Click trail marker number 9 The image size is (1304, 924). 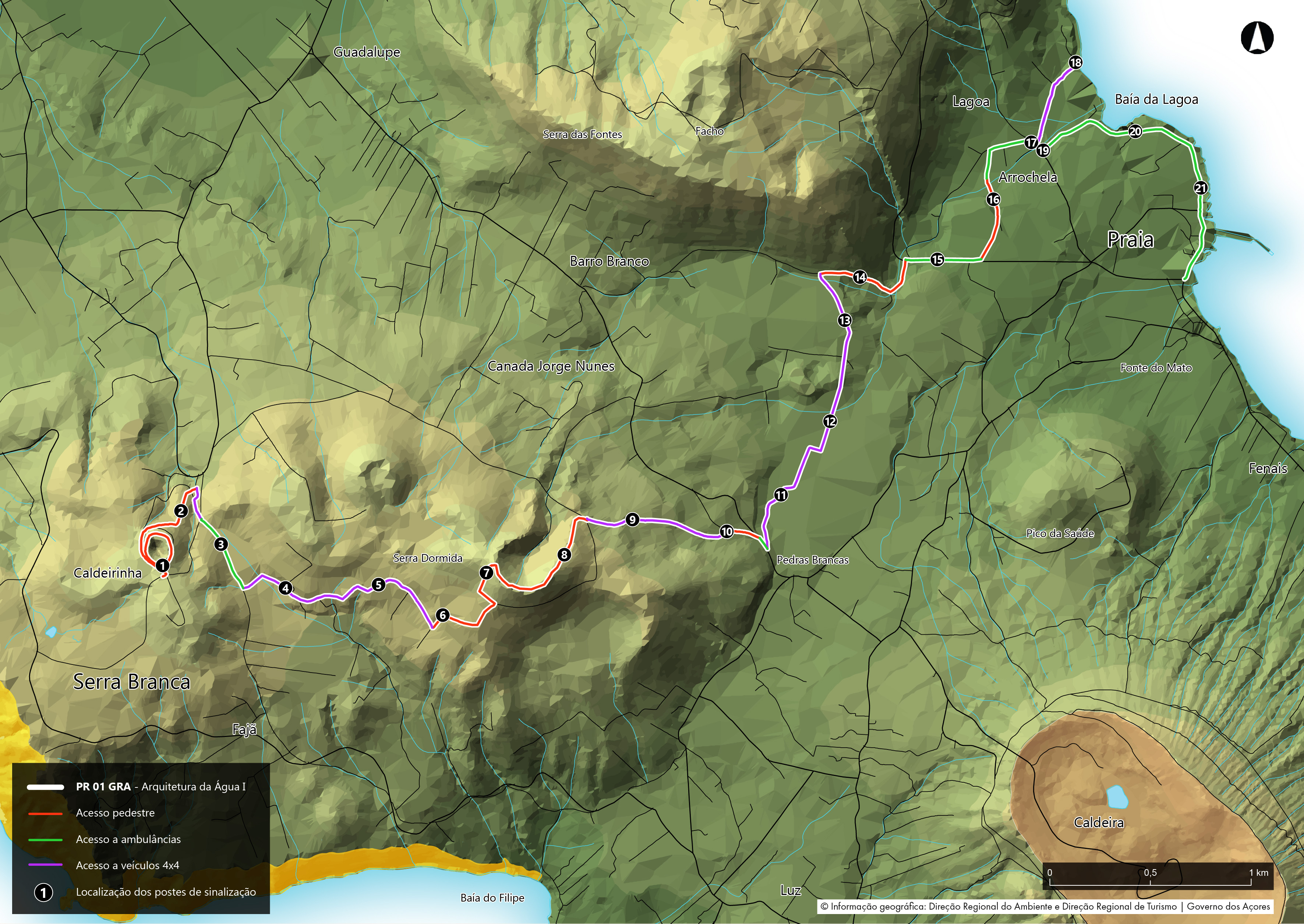(x=632, y=519)
